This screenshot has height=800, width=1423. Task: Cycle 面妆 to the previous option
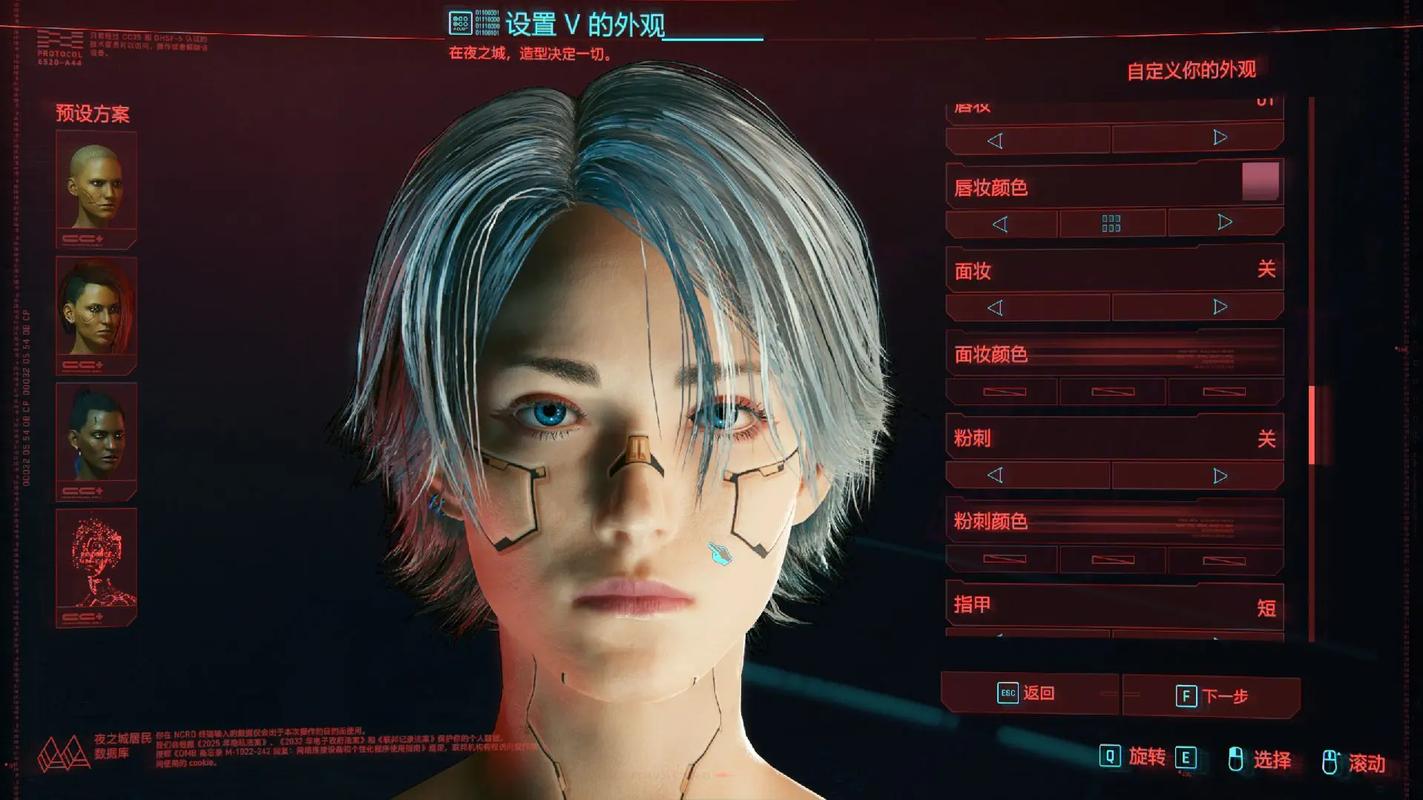(995, 308)
